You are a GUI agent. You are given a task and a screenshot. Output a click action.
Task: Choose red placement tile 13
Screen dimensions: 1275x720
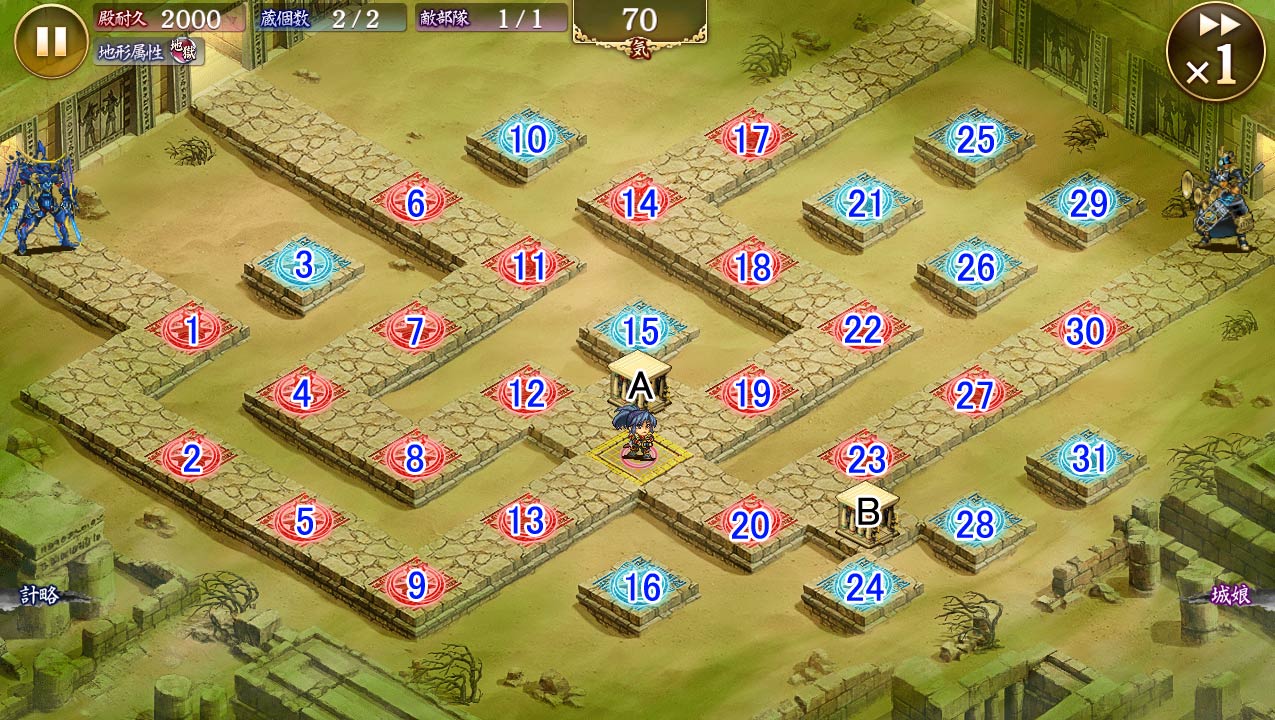coord(526,521)
